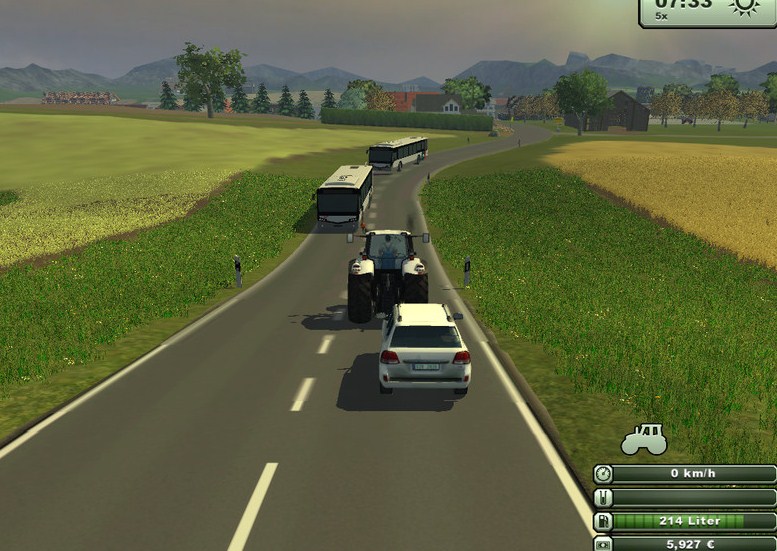This screenshot has width=777, height=551.
Task: Click the sun weather icon
Action: click(x=744, y=6)
